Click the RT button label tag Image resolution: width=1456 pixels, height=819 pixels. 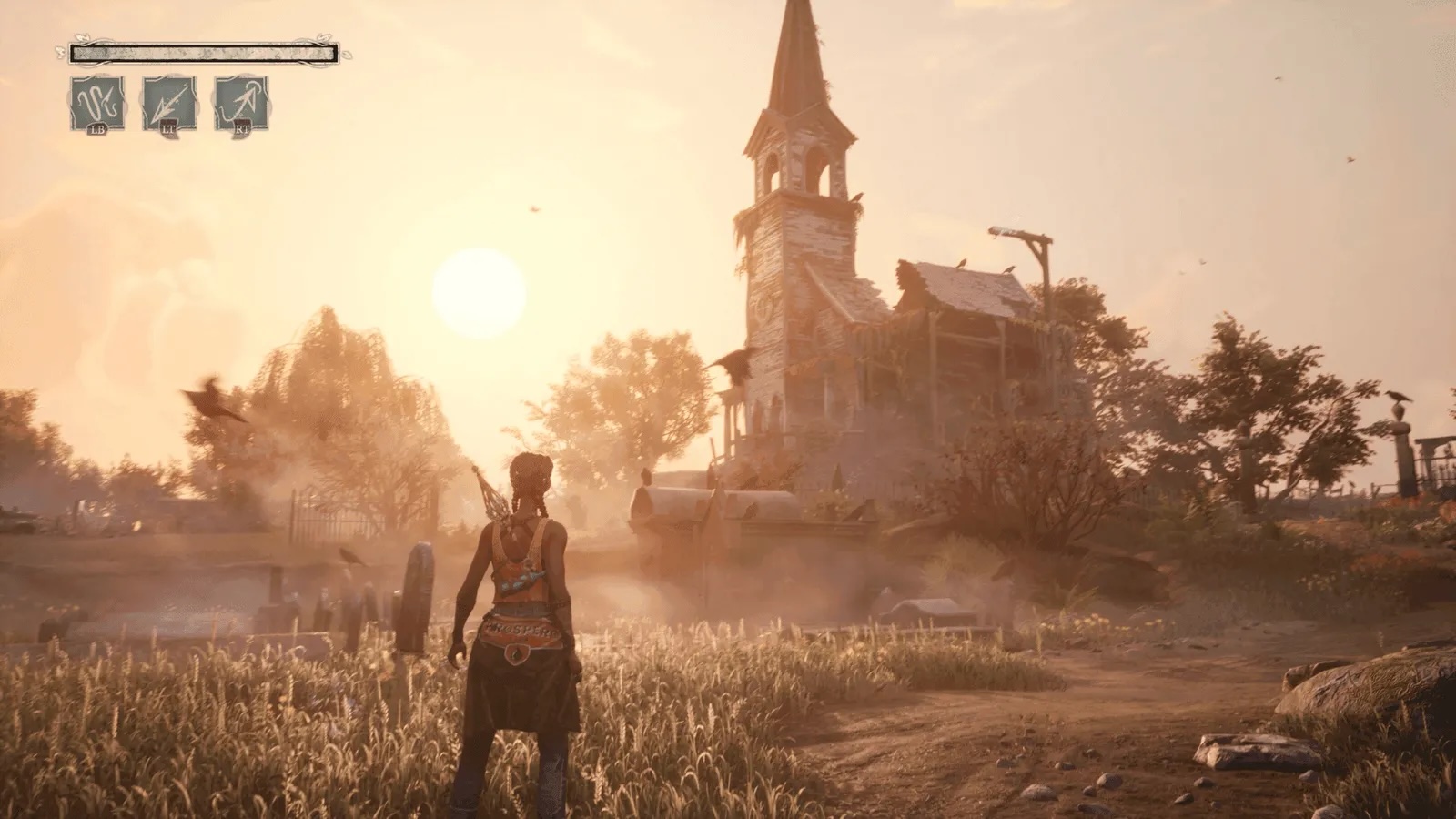pyautogui.click(x=243, y=127)
